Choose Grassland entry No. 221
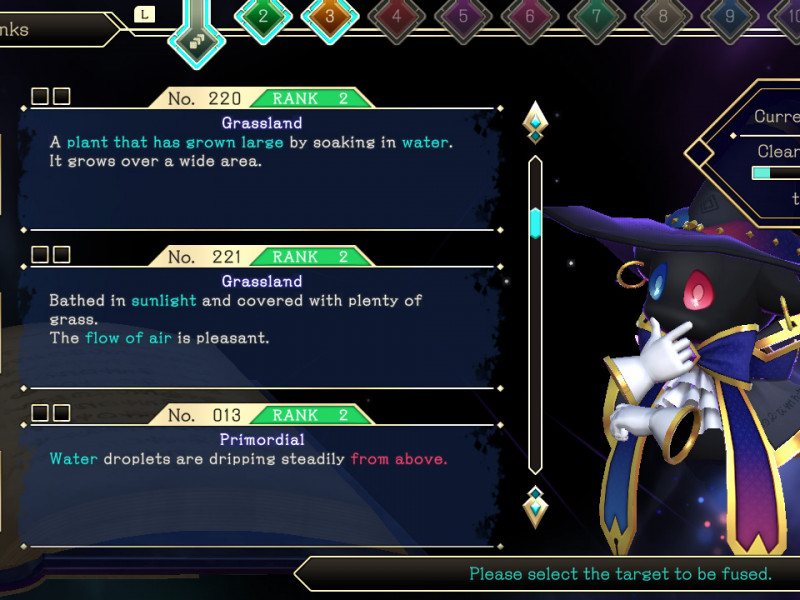This screenshot has width=800, height=600. [x=260, y=318]
